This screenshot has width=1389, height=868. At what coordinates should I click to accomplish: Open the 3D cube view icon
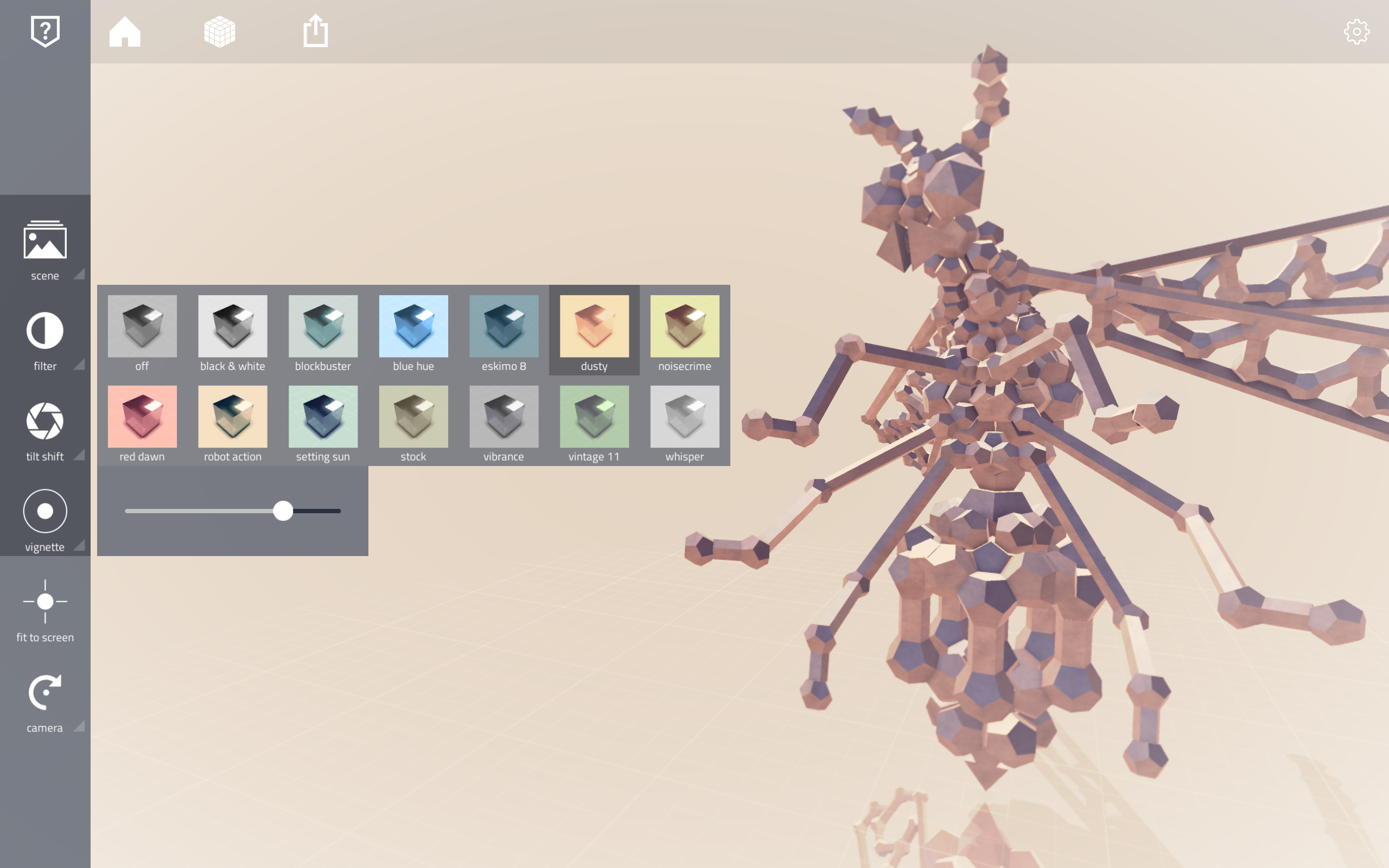click(220, 31)
